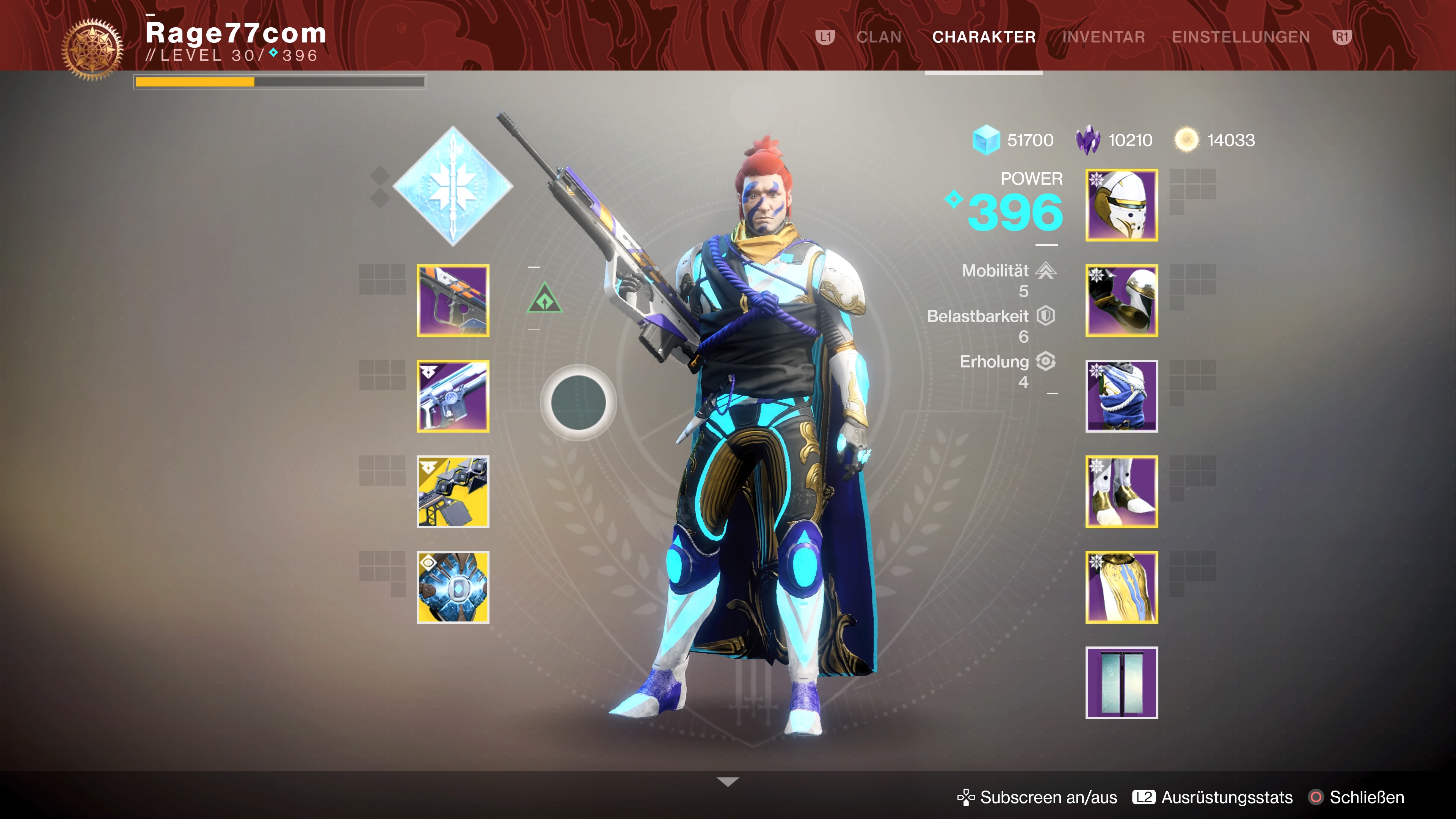
Task: Select the green triangle modifier icon
Action: point(544,299)
